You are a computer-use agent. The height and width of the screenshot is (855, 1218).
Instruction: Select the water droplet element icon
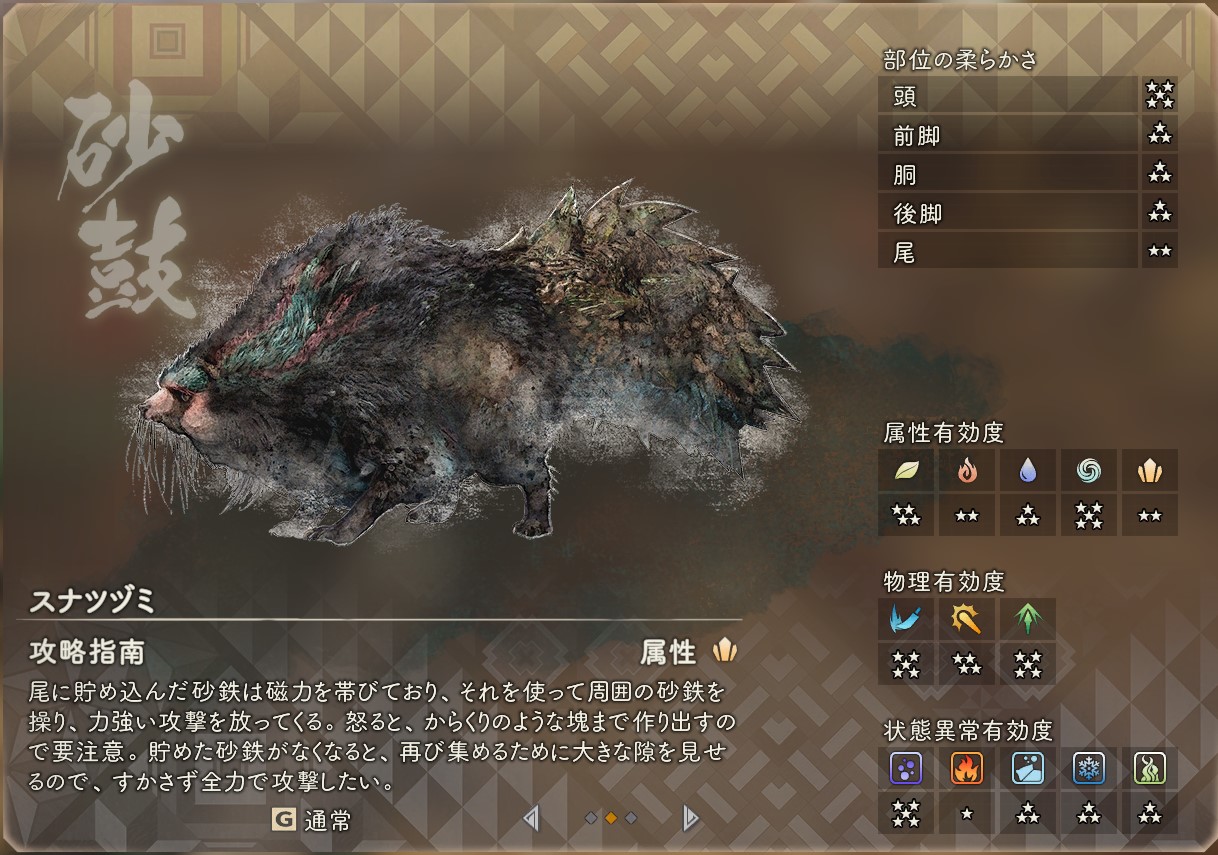[1028, 470]
